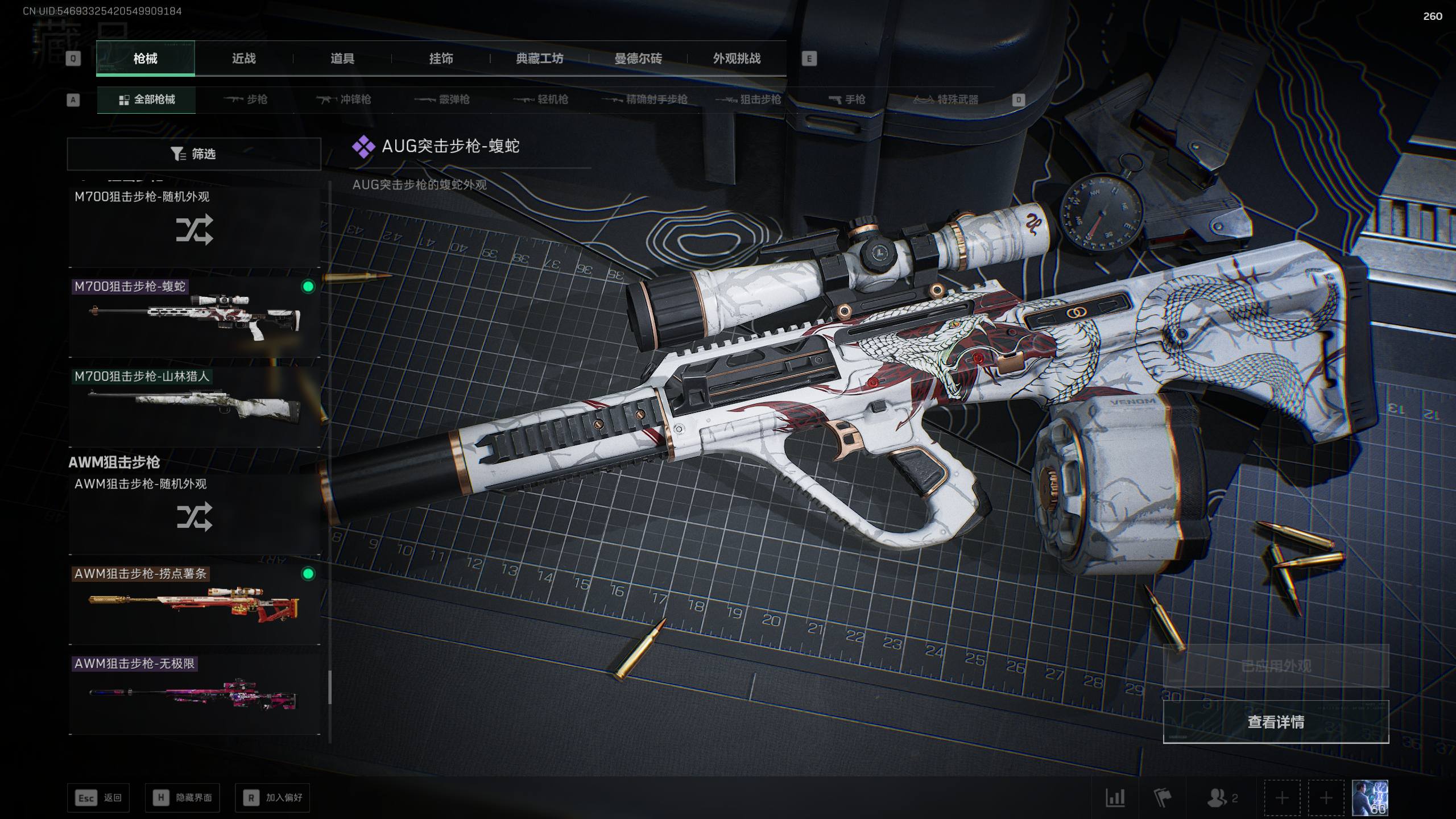Hide the interface with 隐藏界面
Screen dimensions: 1456x819
tap(183, 798)
